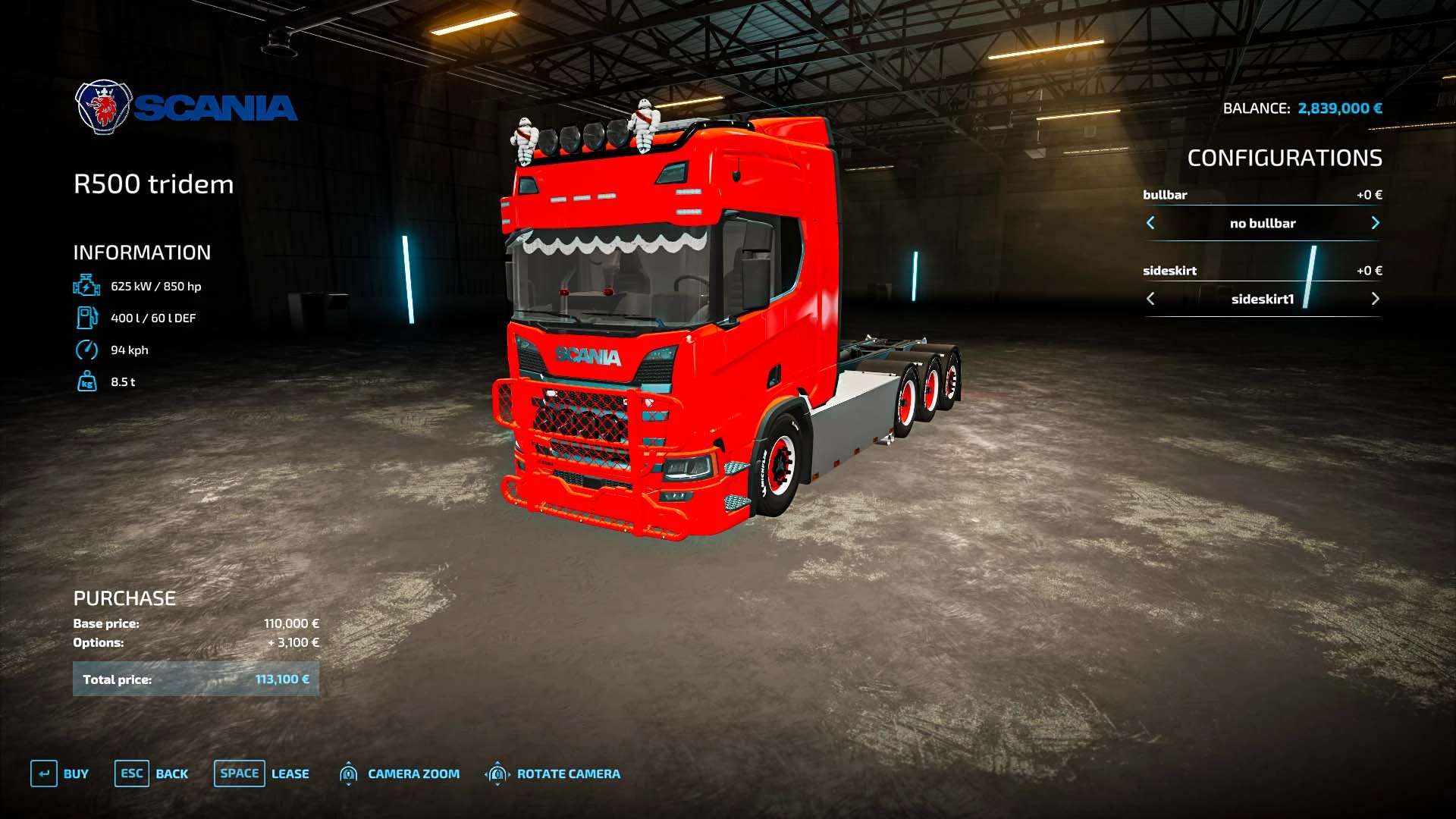Click the sideskirt1 configuration label

(1263, 298)
